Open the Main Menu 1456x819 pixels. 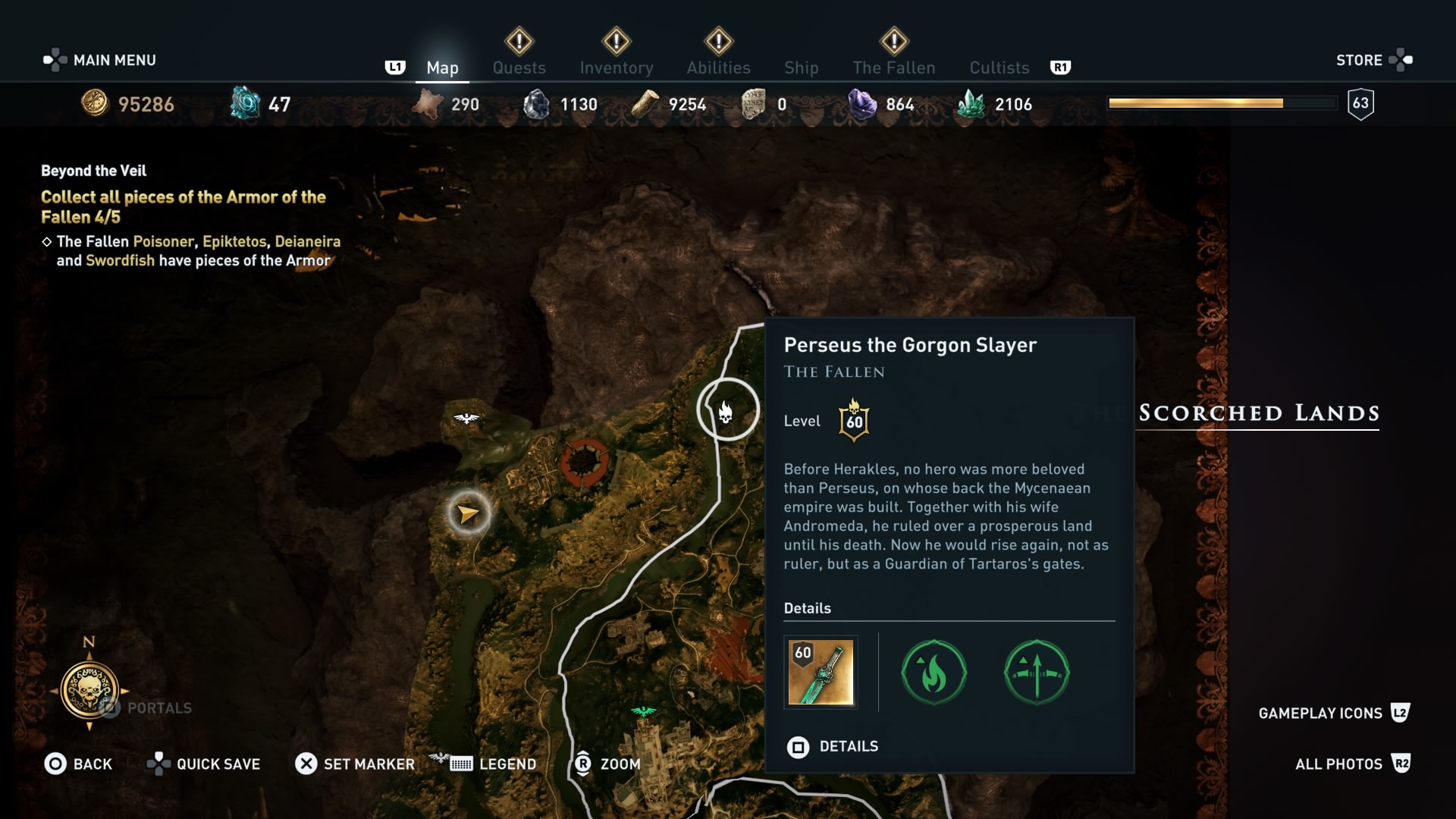click(99, 59)
